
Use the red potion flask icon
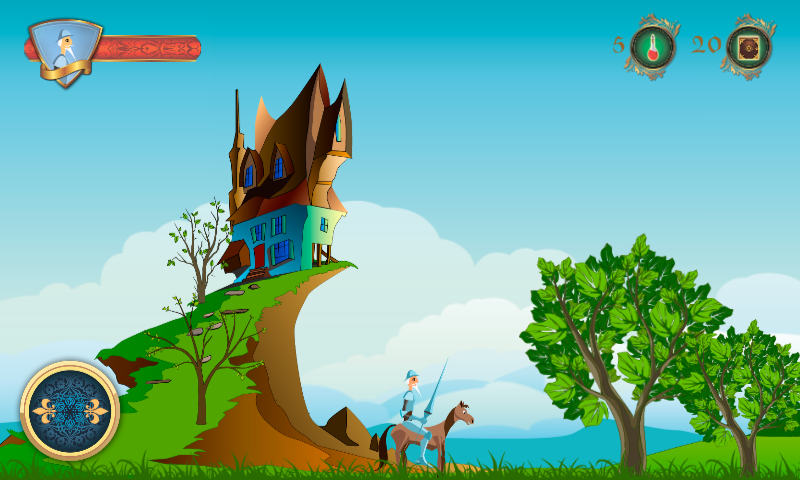pos(653,46)
